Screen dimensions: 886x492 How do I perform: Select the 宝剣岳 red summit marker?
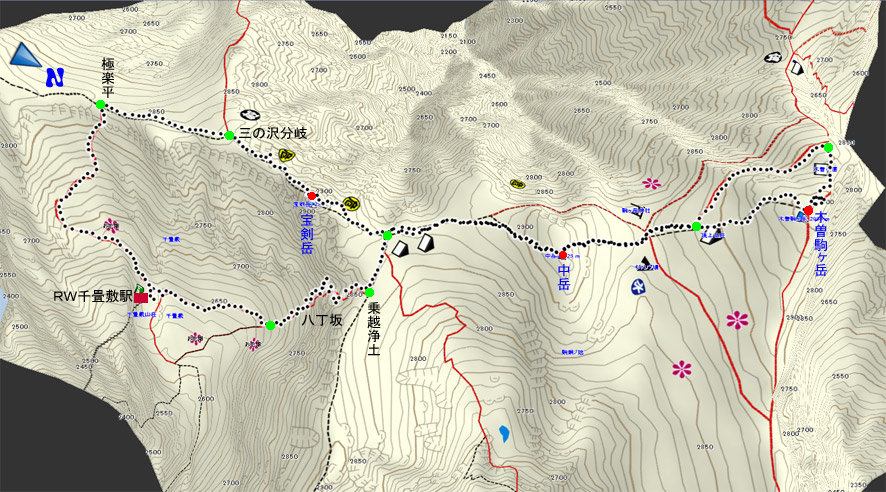[x=312, y=195]
